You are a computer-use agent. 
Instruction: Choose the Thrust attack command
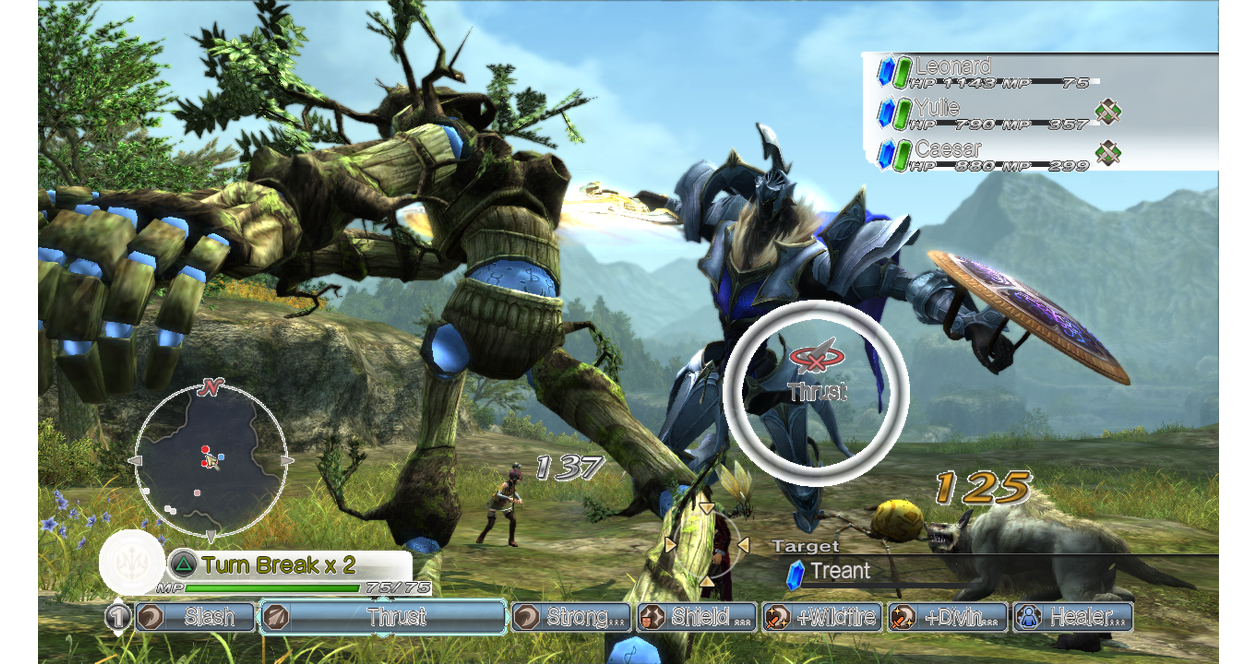click(383, 617)
